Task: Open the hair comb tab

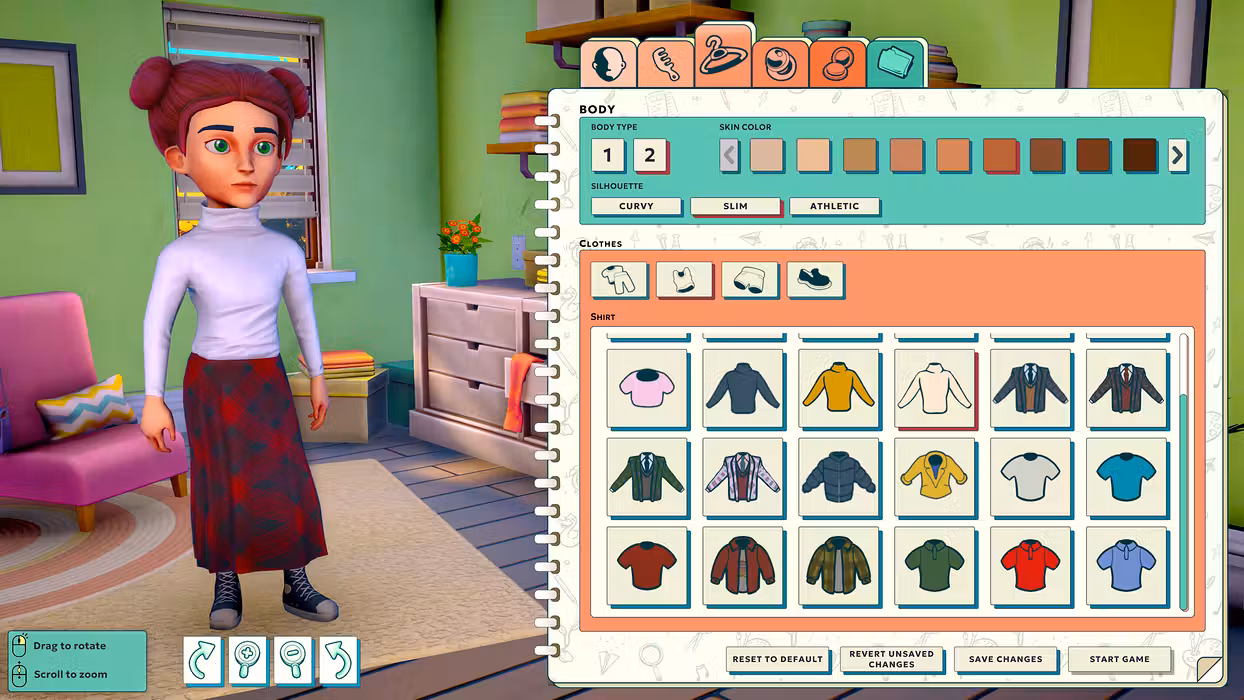Action: point(665,63)
